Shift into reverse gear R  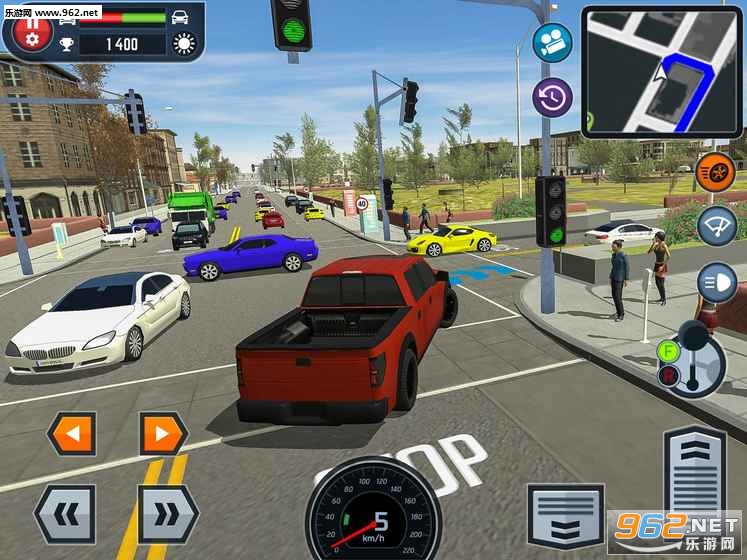tap(668, 376)
